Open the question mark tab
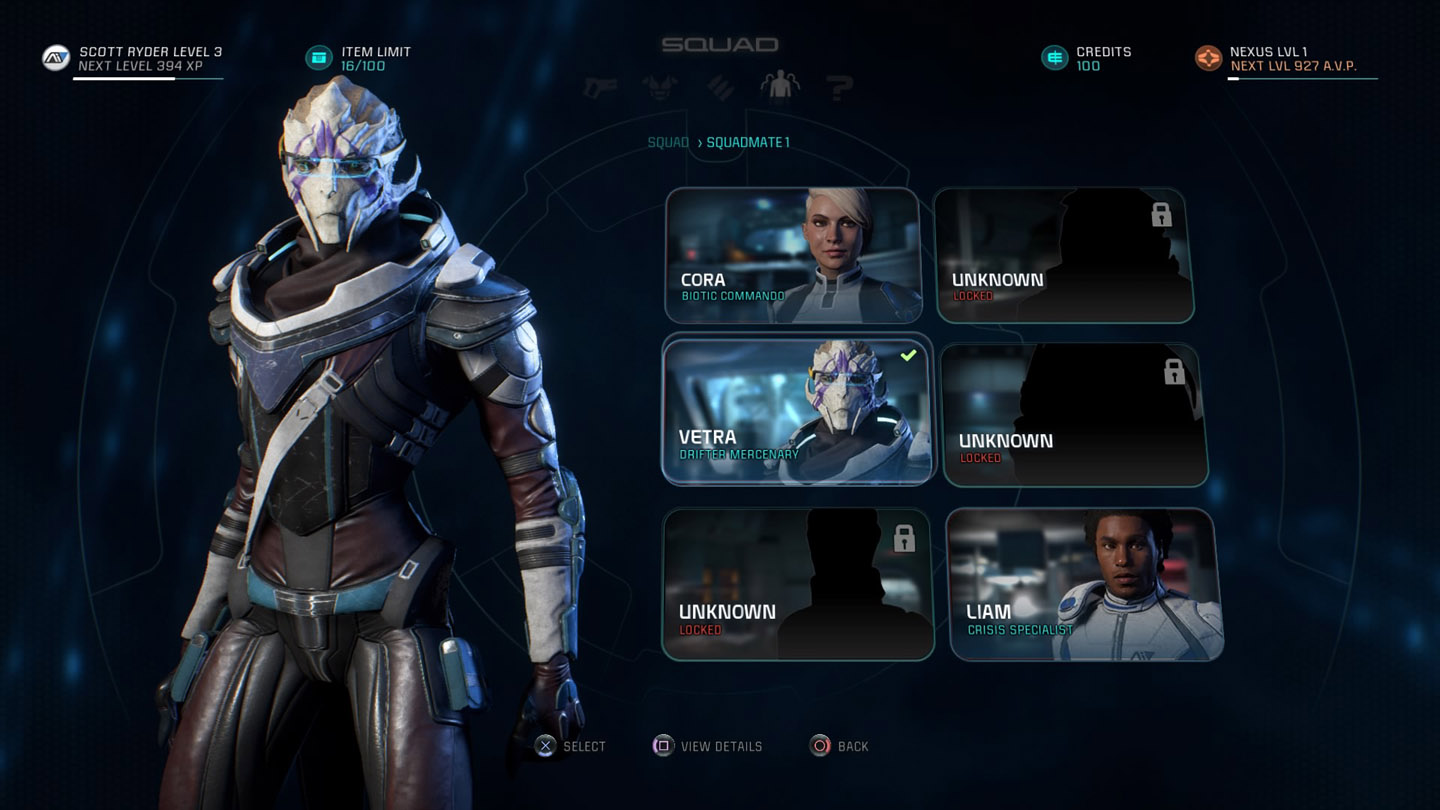Image resolution: width=1440 pixels, height=810 pixels. tap(839, 88)
